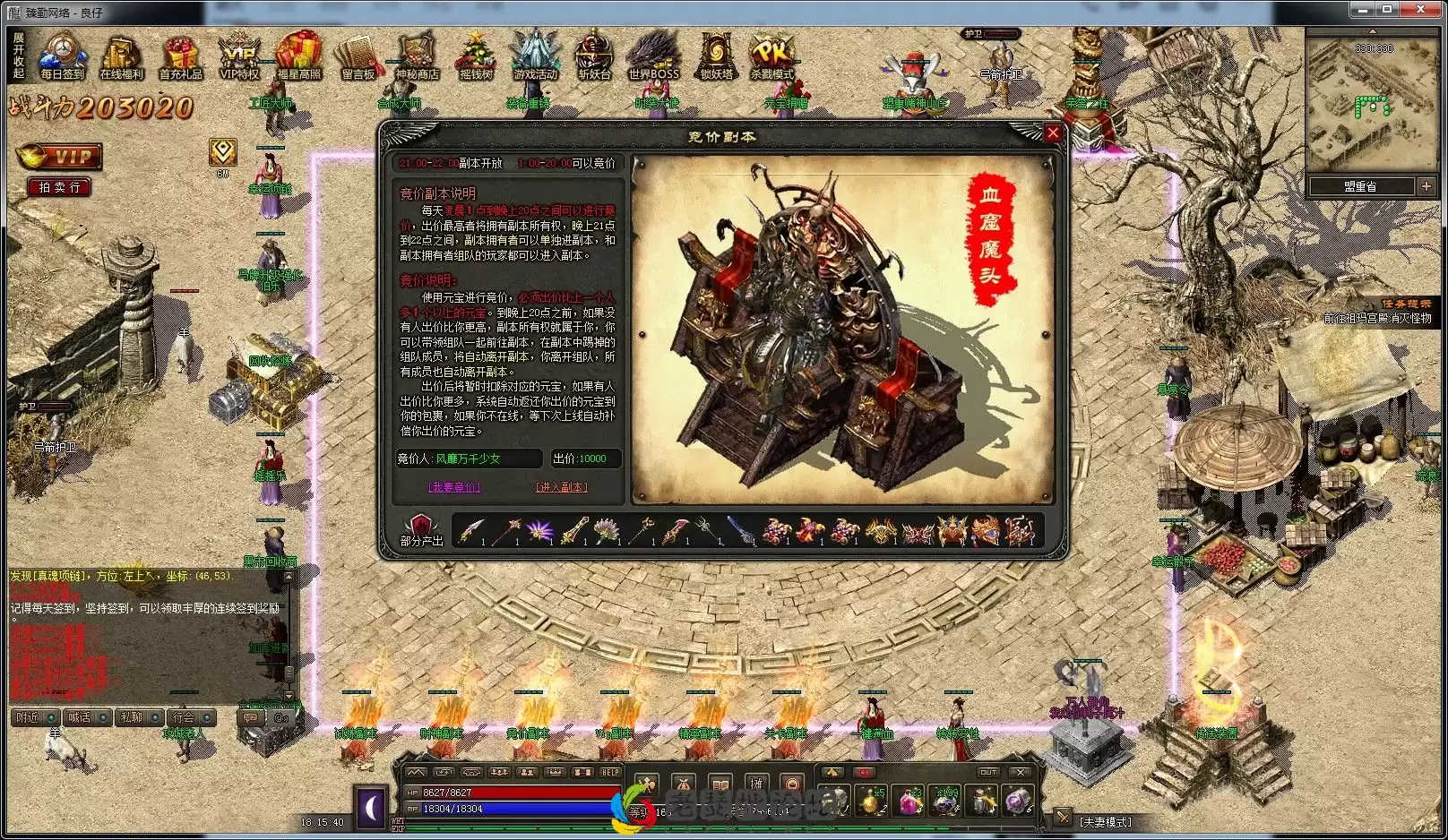Toggle the 喊话 shout chat channel
The height and width of the screenshot is (840, 1448).
click(87, 718)
